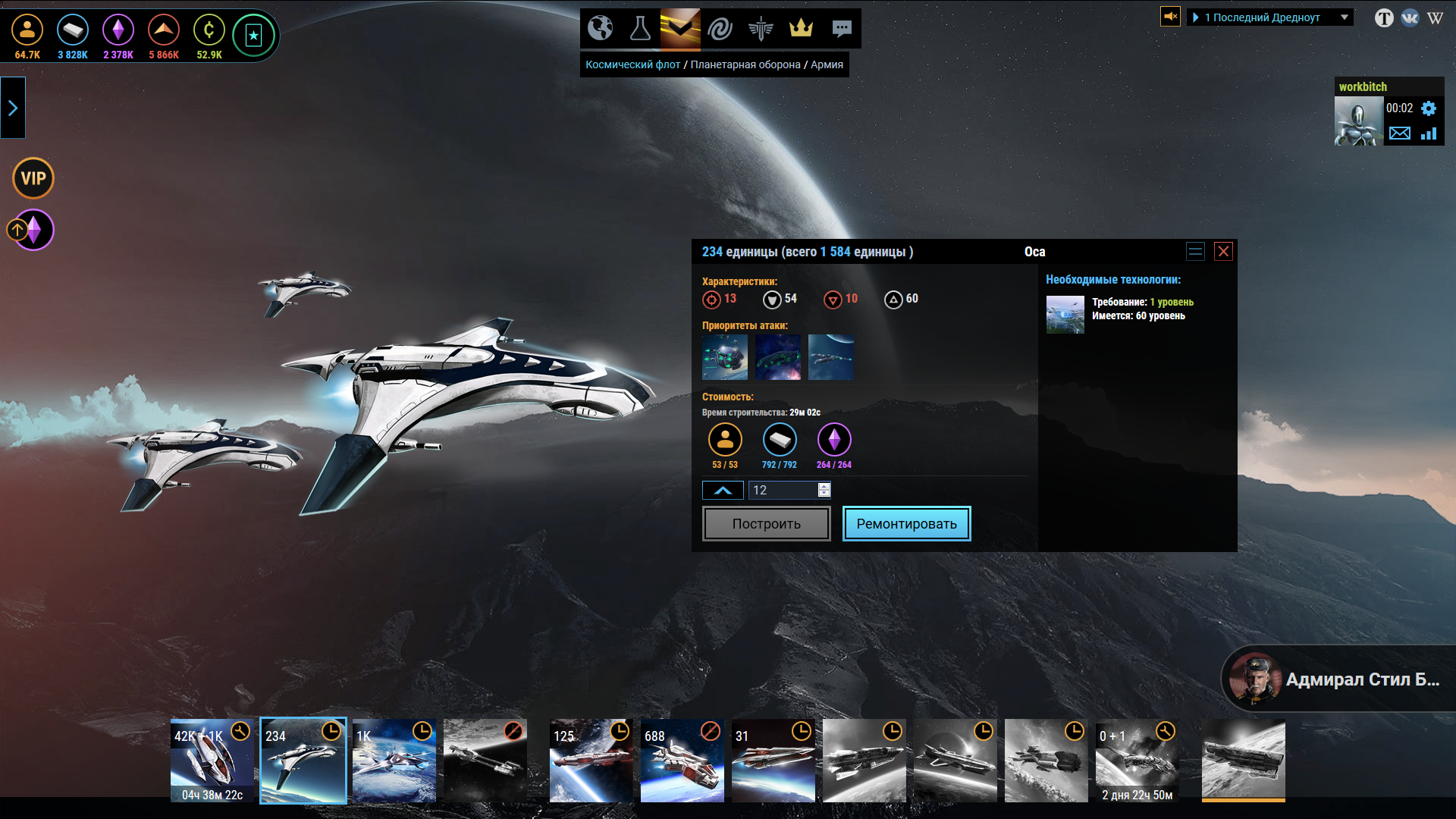1456x819 pixels.
Task: Click the Ремонтировать repair button
Action: click(x=906, y=523)
